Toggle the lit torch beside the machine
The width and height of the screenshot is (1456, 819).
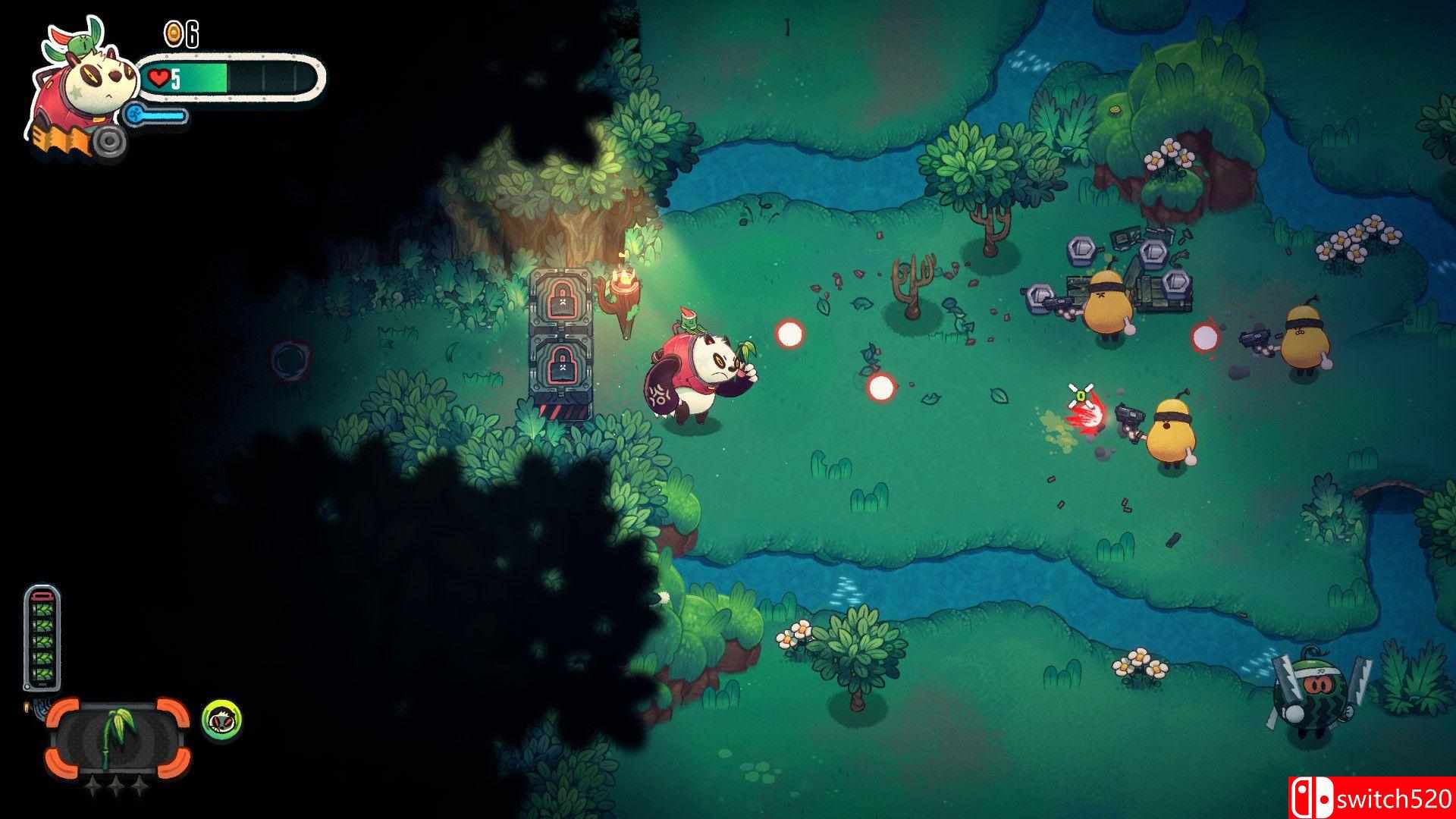click(x=625, y=284)
